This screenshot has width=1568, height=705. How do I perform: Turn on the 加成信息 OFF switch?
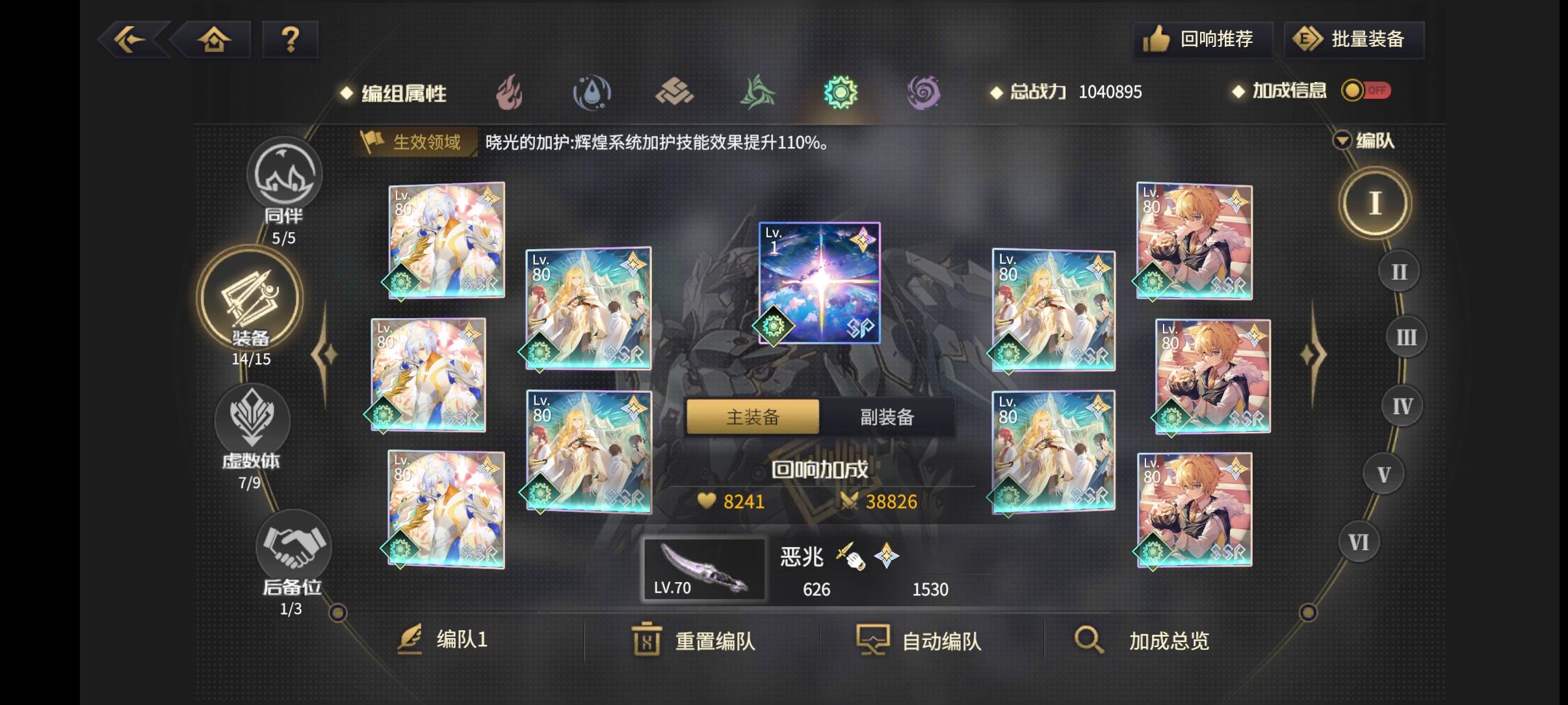tap(1366, 91)
